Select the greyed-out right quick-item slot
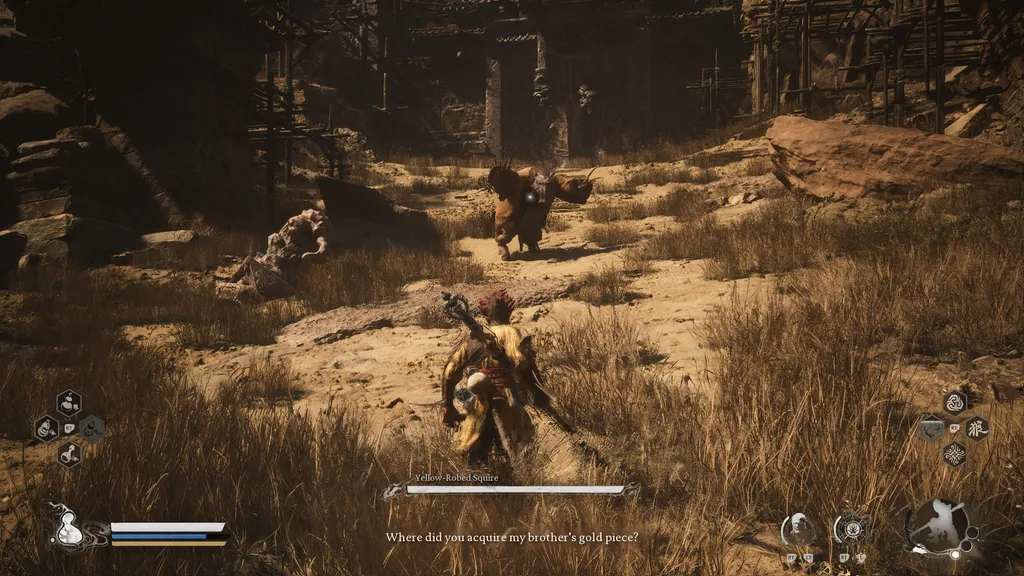 pyautogui.click(x=92, y=428)
